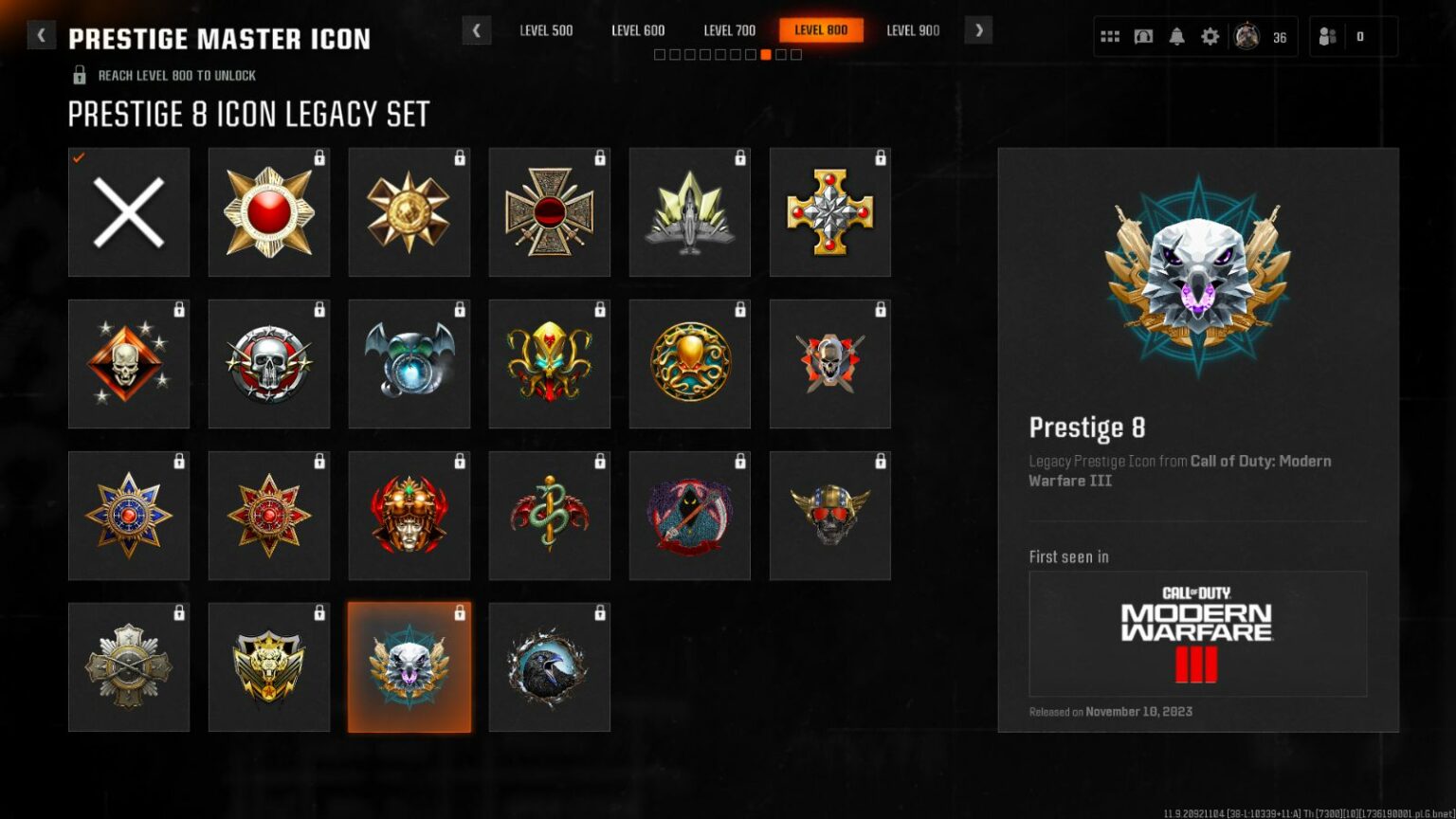Select the winged orb dragon prestige icon

(409, 363)
